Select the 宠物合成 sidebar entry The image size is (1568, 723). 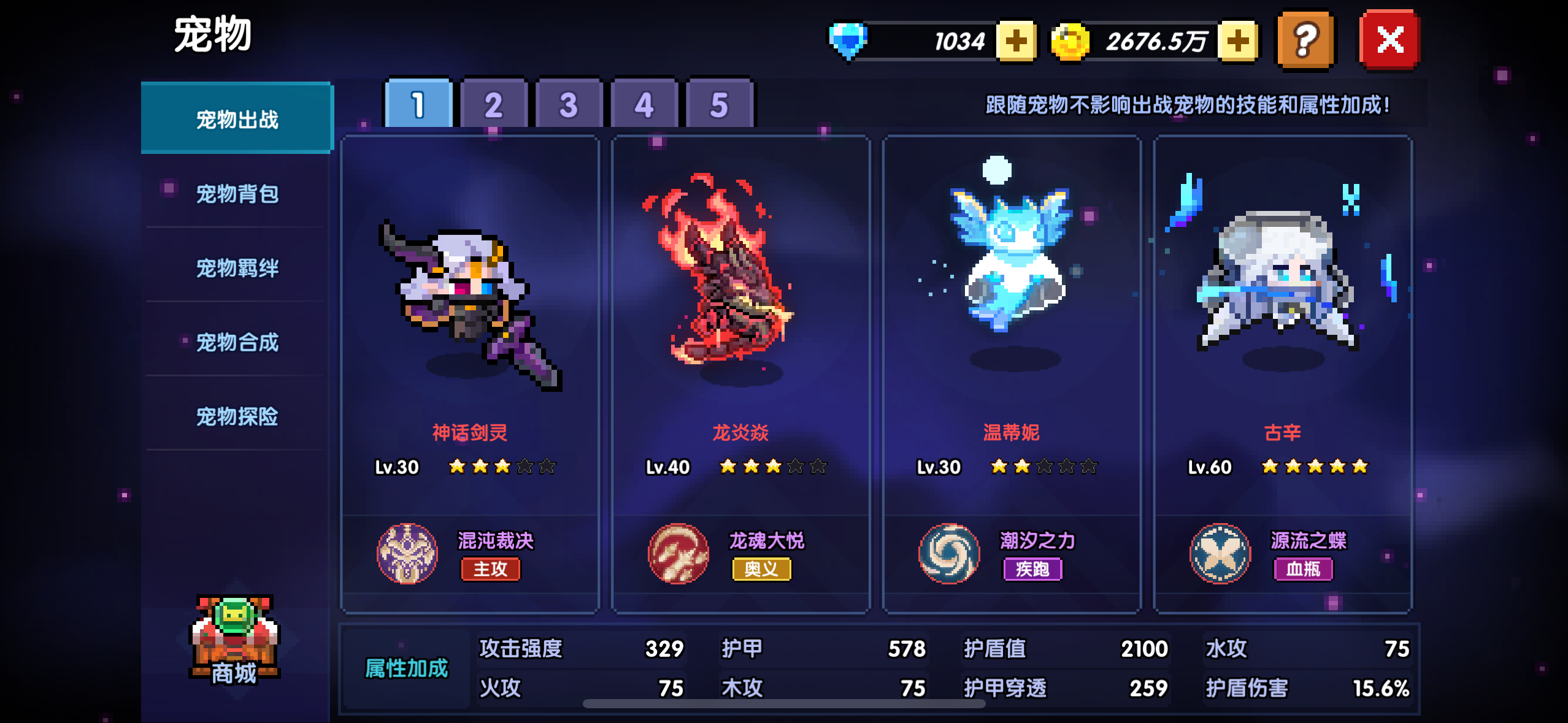click(237, 343)
